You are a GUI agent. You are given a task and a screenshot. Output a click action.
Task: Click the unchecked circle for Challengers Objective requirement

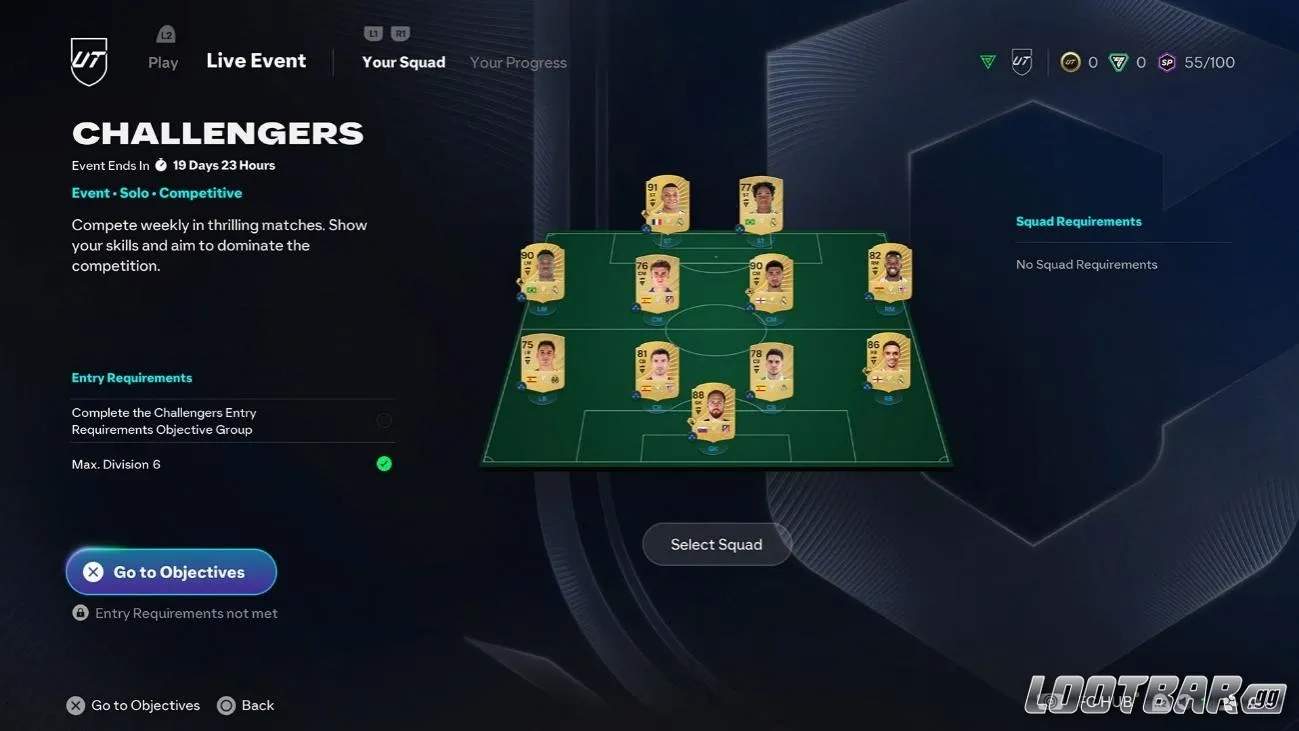[x=384, y=420]
